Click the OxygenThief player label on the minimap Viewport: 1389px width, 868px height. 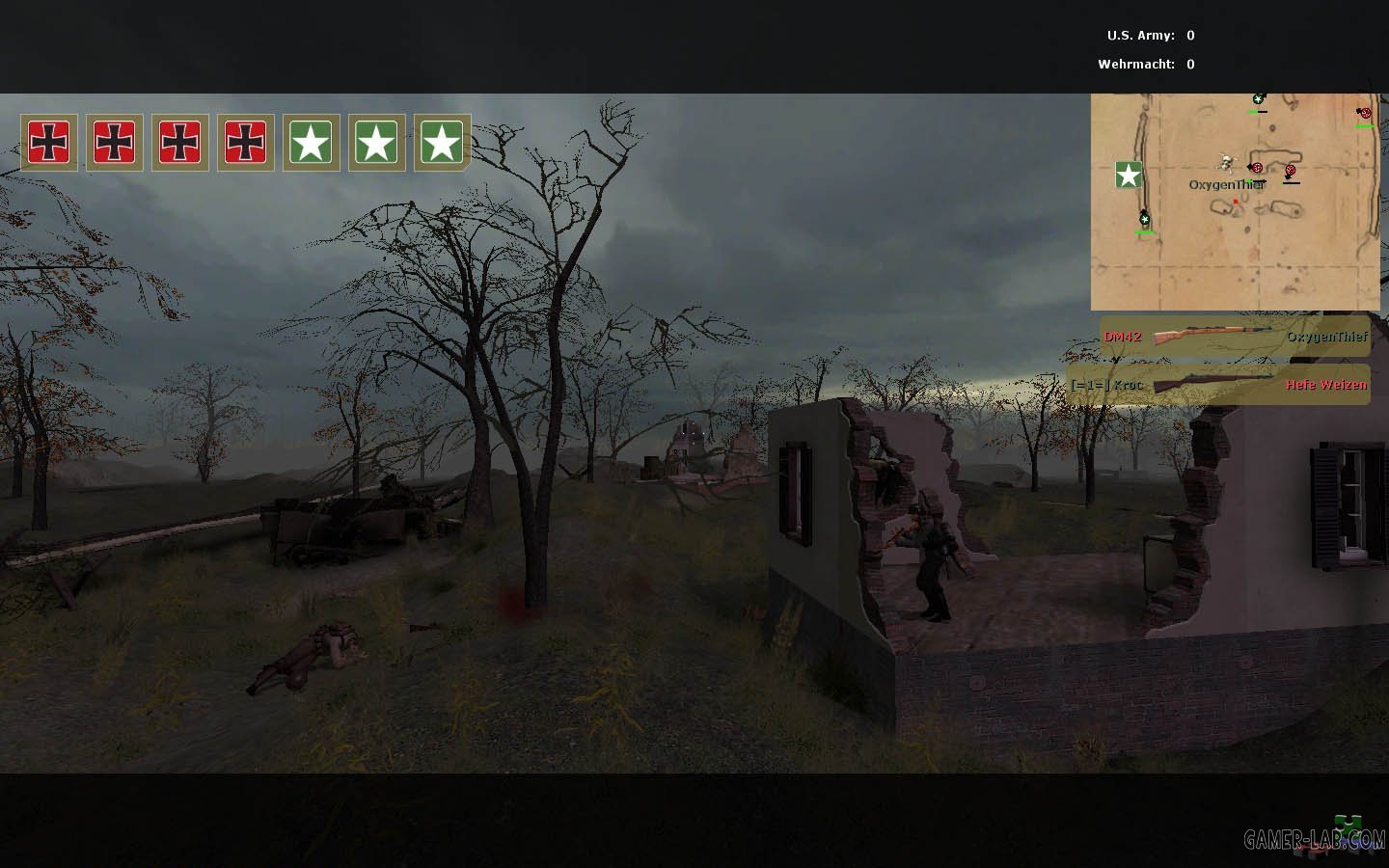1226,184
